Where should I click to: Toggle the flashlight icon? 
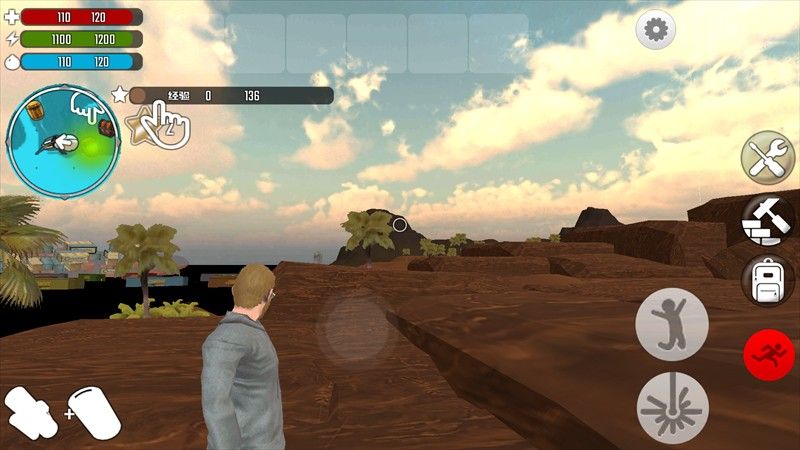[x=31, y=412]
